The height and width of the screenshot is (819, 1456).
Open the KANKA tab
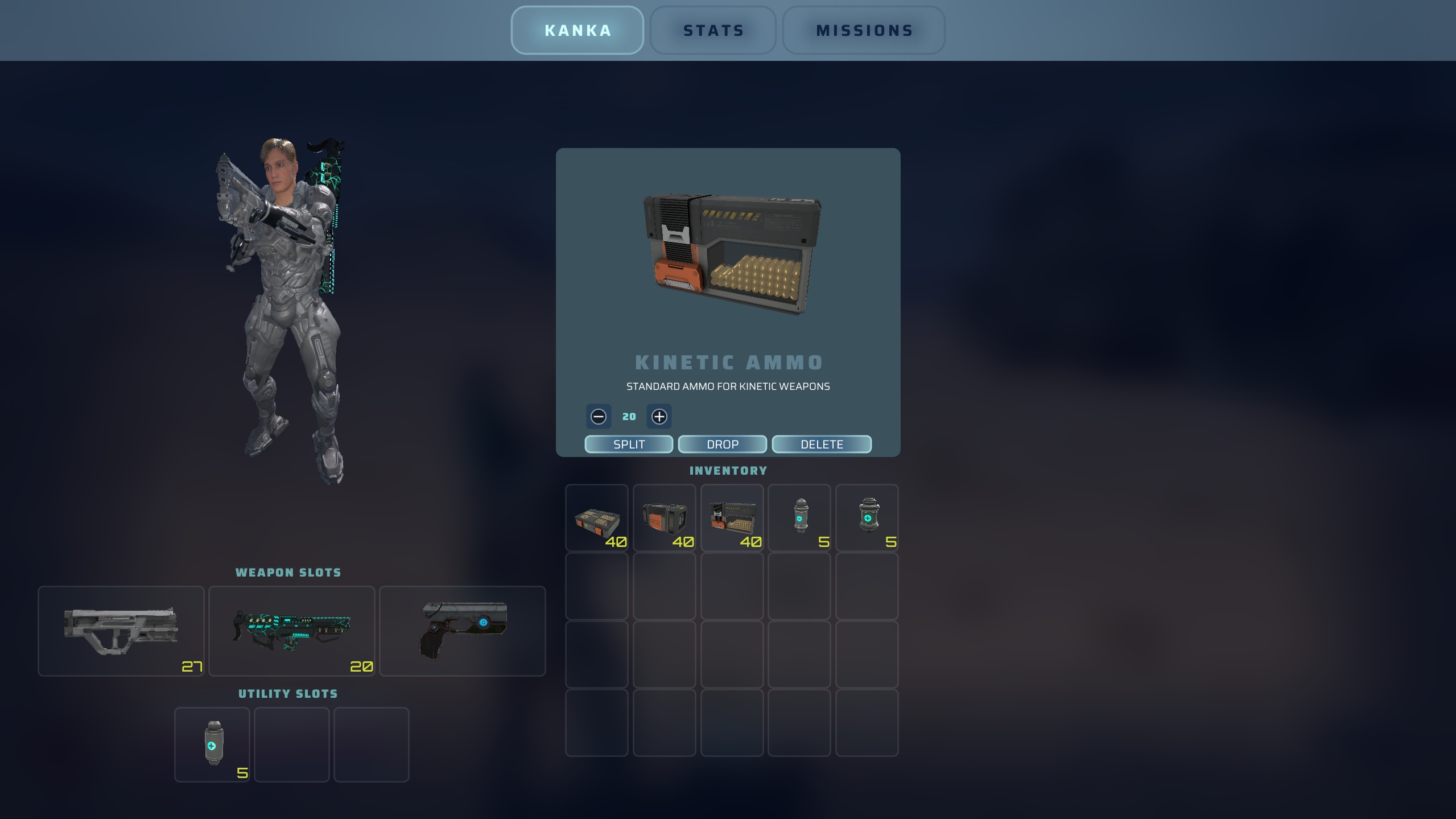tap(577, 30)
